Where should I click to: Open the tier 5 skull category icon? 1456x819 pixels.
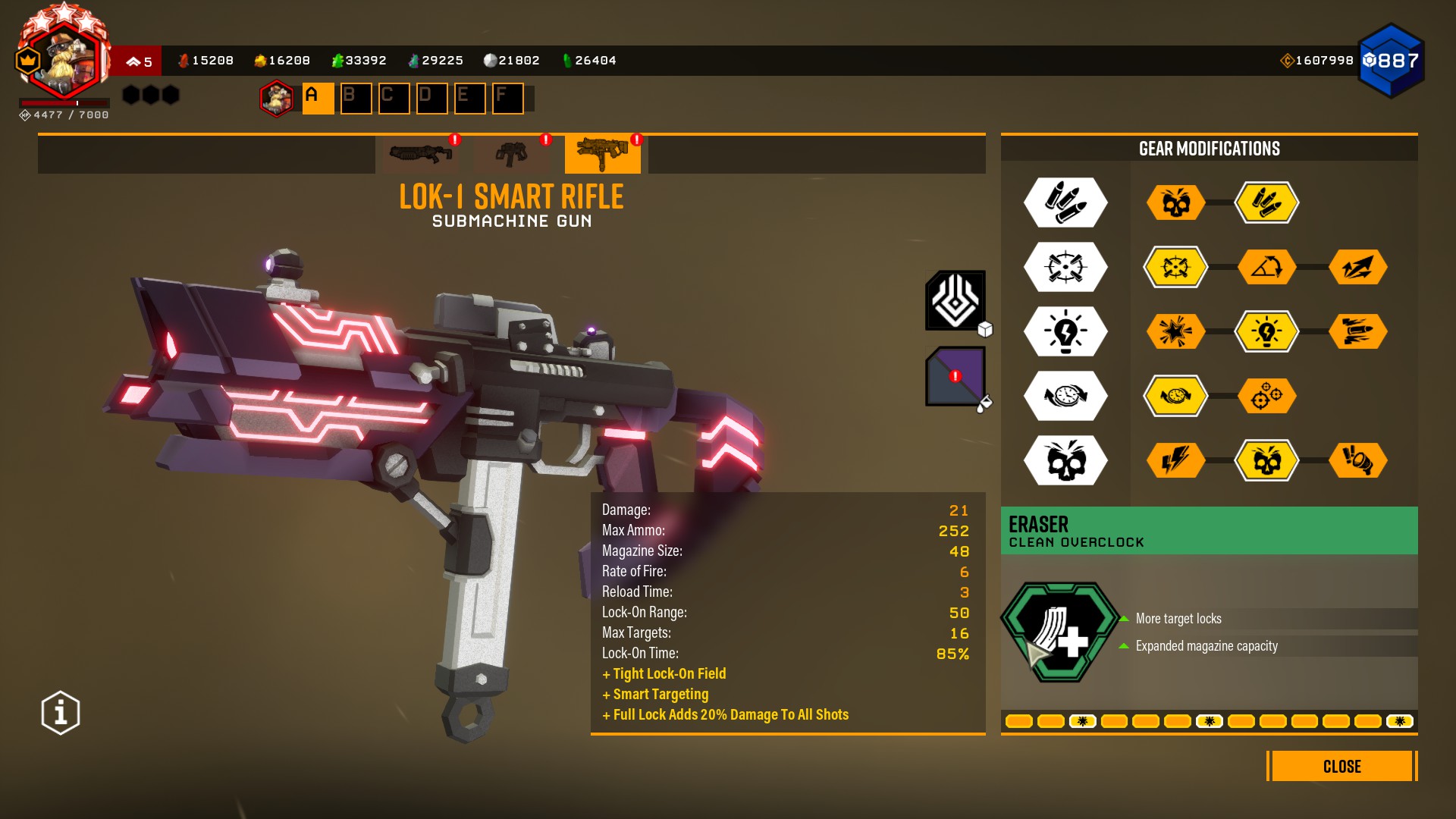pyautogui.click(x=1065, y=460)
